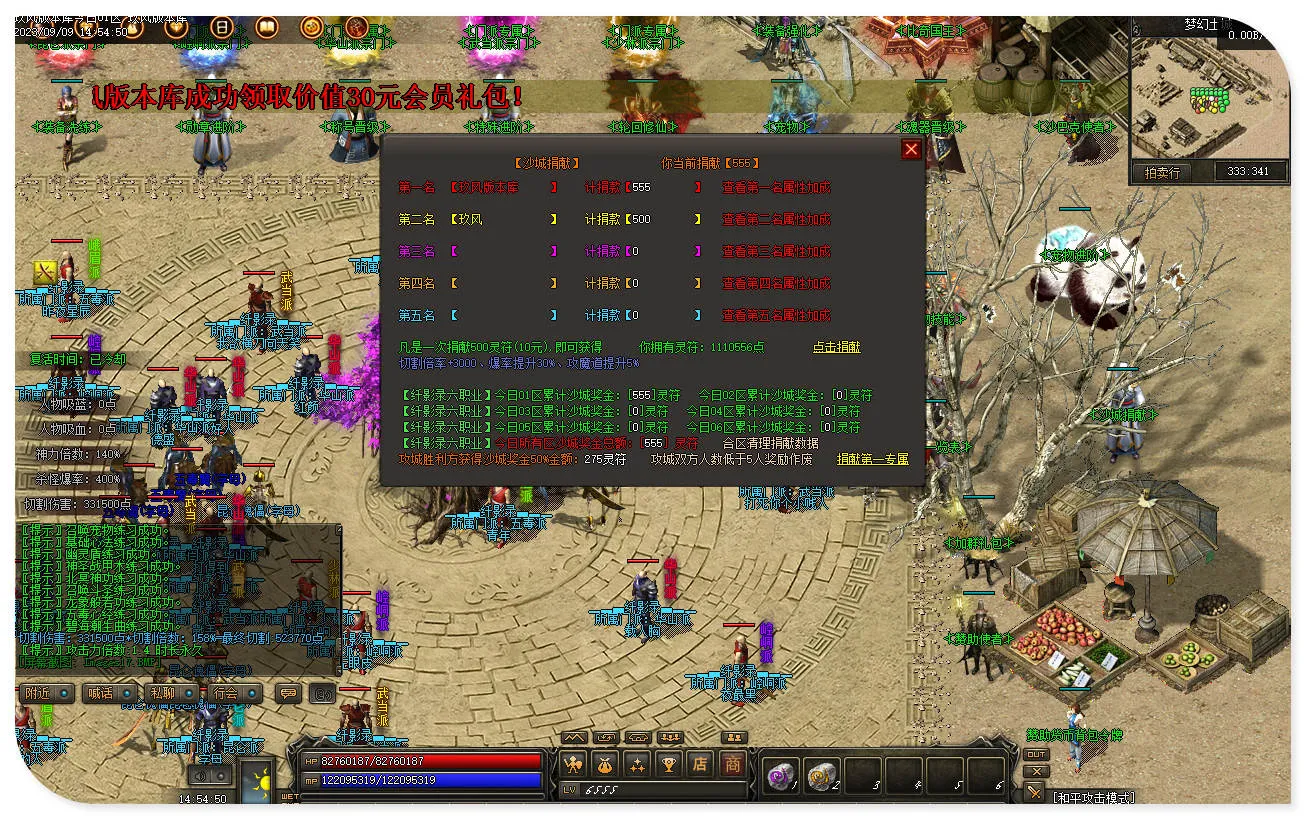Use the item in hotbar slot 1
Viewport: 1306px width, 819px height.
tap(779, 774)
